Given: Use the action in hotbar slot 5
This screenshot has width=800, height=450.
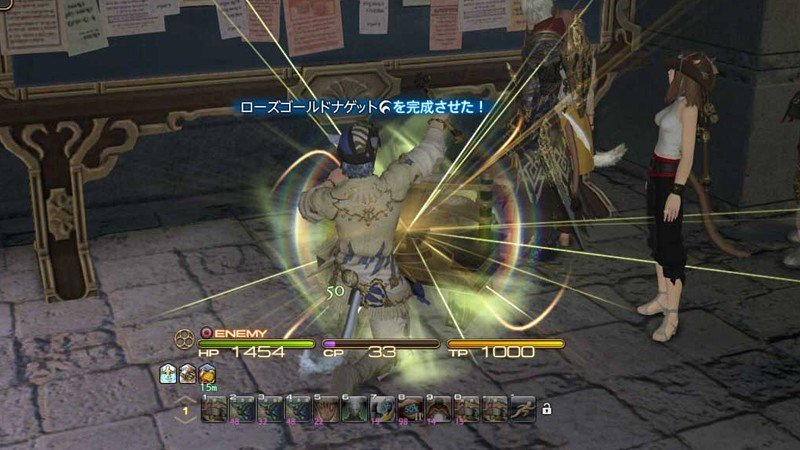Looking at the screenshot, I should [x=326, y=408].
